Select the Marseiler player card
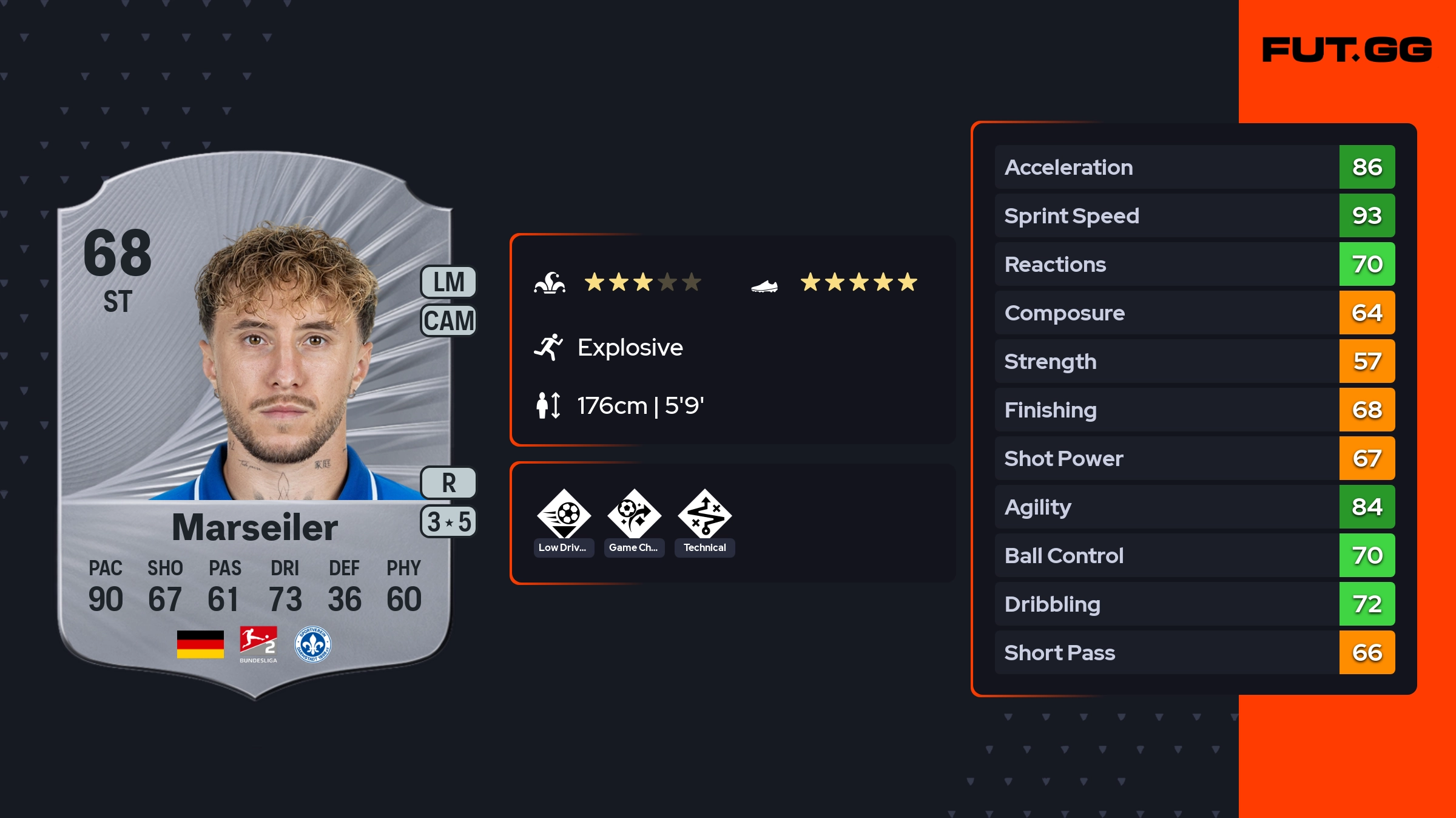1456x818 pixels. (255, 425)
